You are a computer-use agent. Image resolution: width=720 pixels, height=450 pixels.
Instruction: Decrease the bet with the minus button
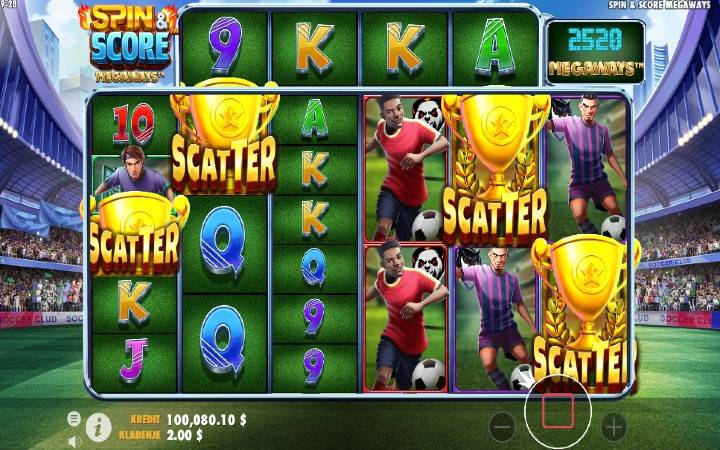coord(503,428)
